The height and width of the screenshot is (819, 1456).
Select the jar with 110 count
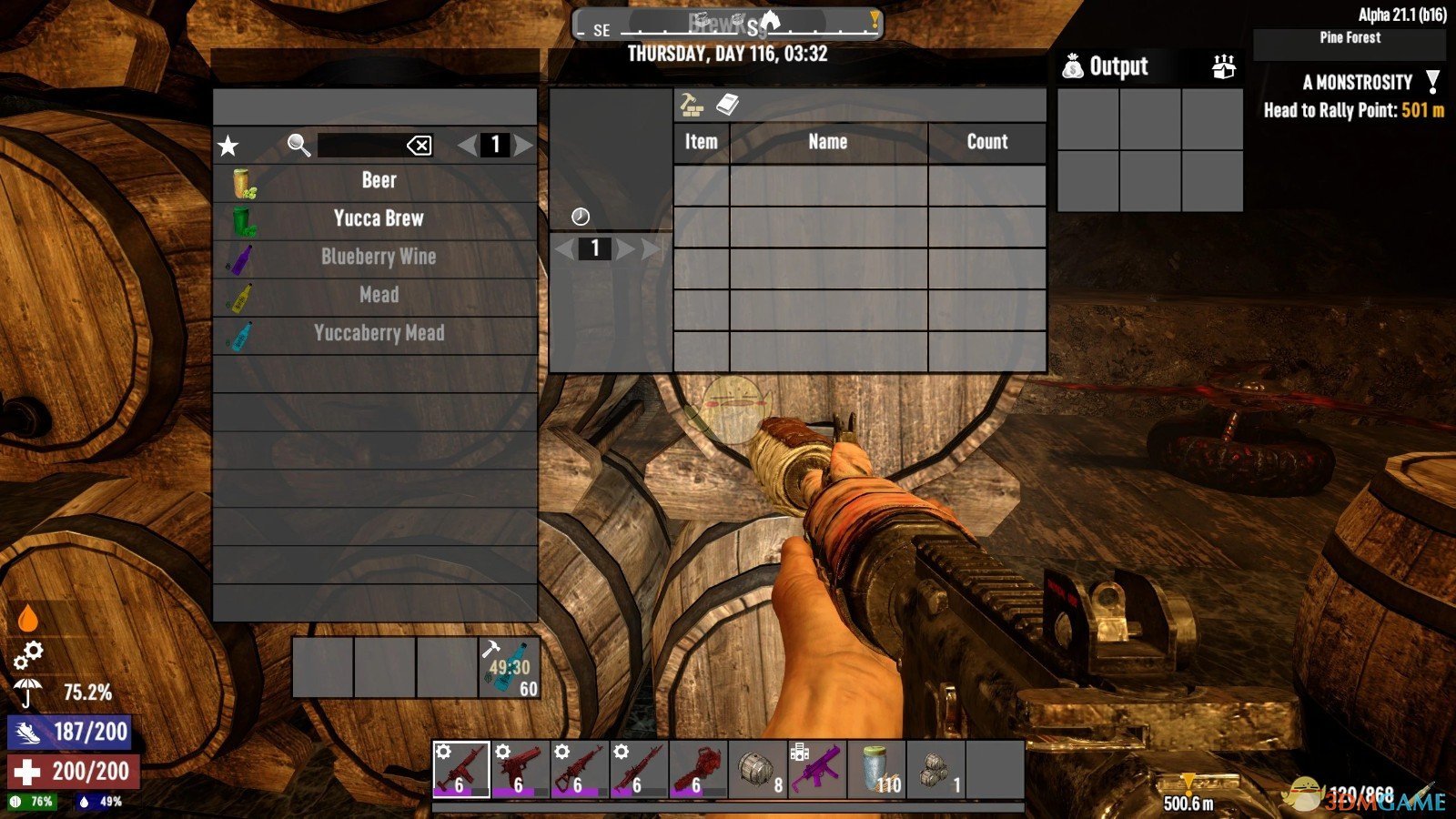pyautogui.click(x=876, y=770)
